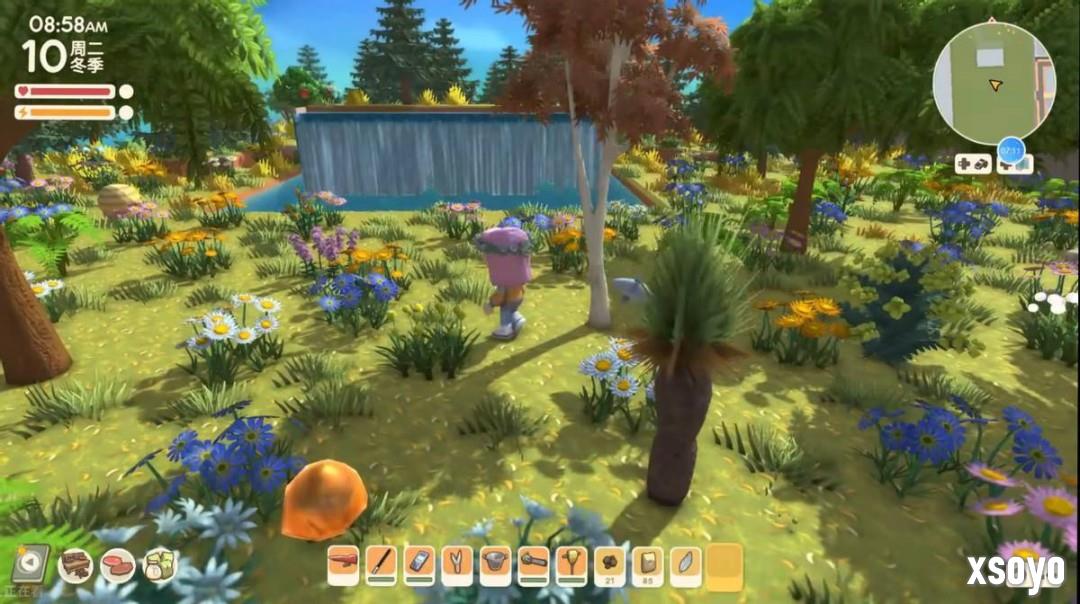Choose the phone-shaped device hotbar slot

click(x=419, y=565)
